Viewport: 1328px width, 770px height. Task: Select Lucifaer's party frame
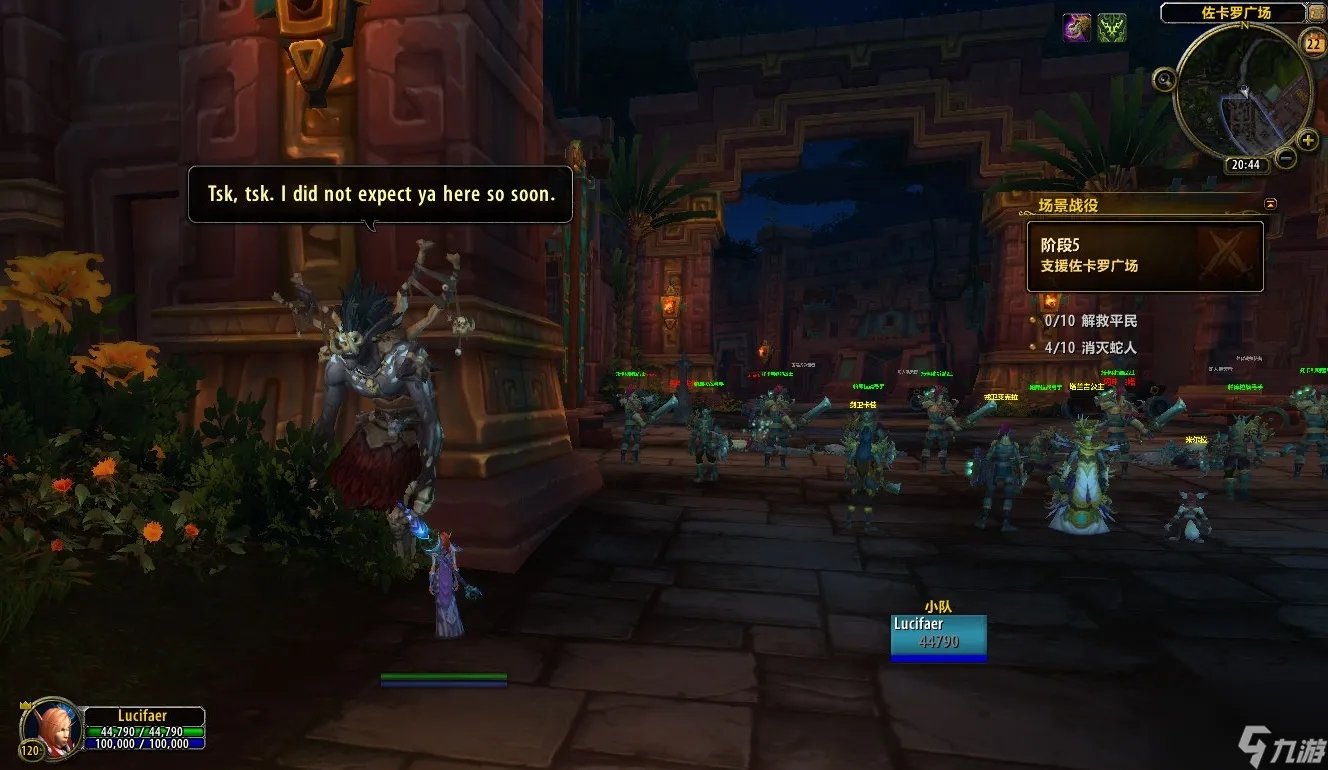click(938, 637)
